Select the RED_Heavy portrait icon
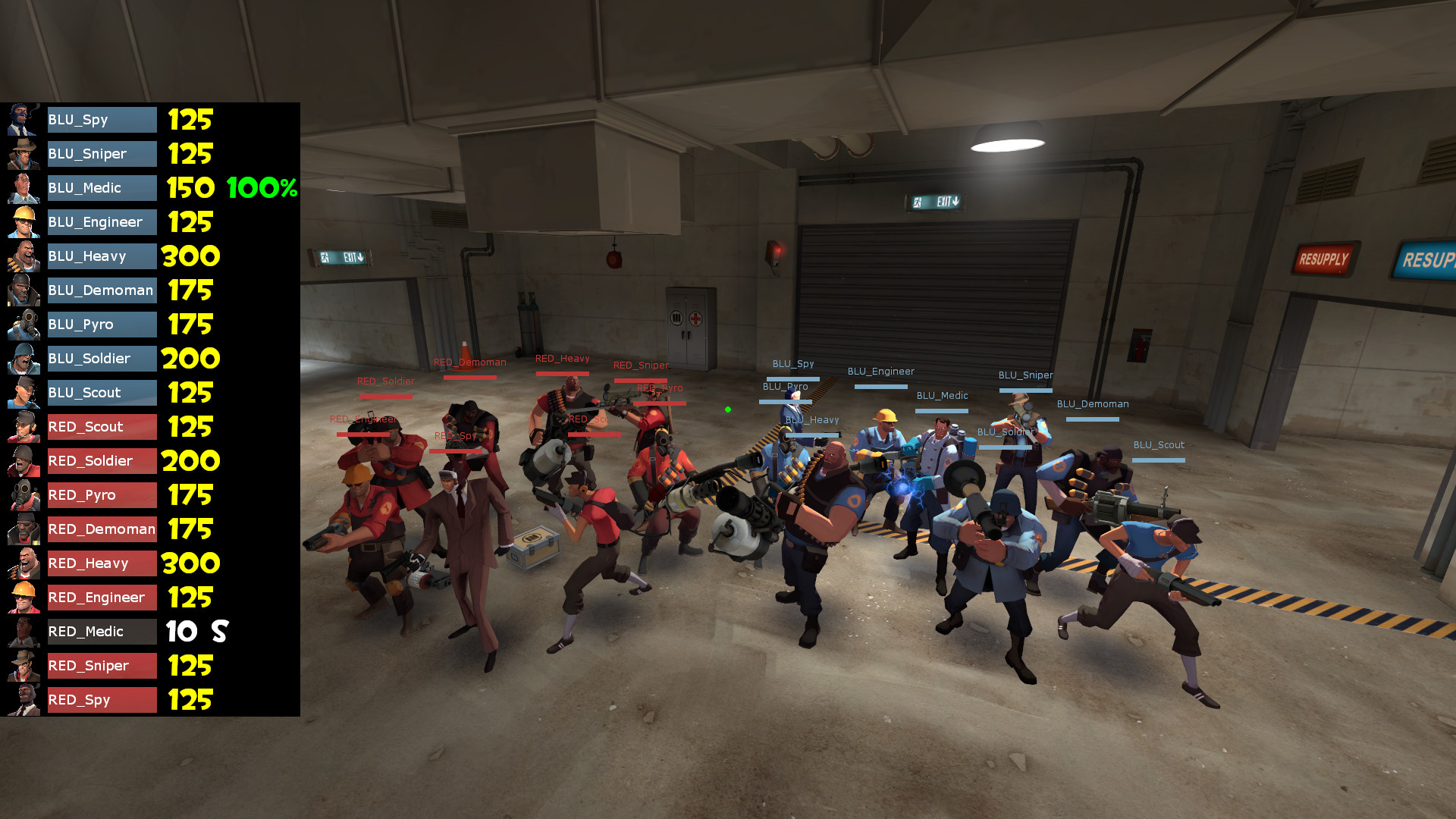Viewport: 1456px width, 819px height. click(23, 563)
